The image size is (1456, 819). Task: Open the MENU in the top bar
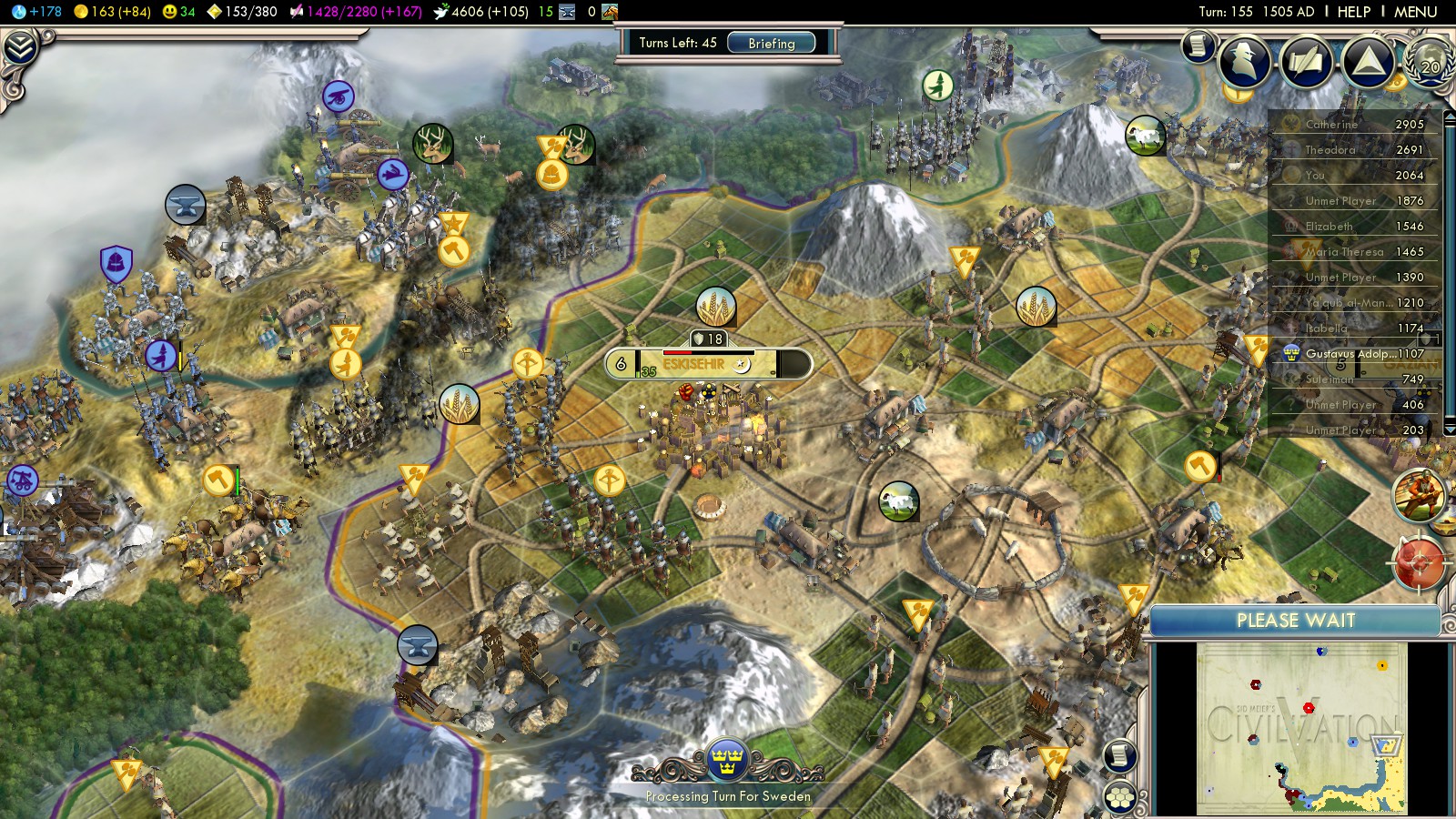(1415, 12)
